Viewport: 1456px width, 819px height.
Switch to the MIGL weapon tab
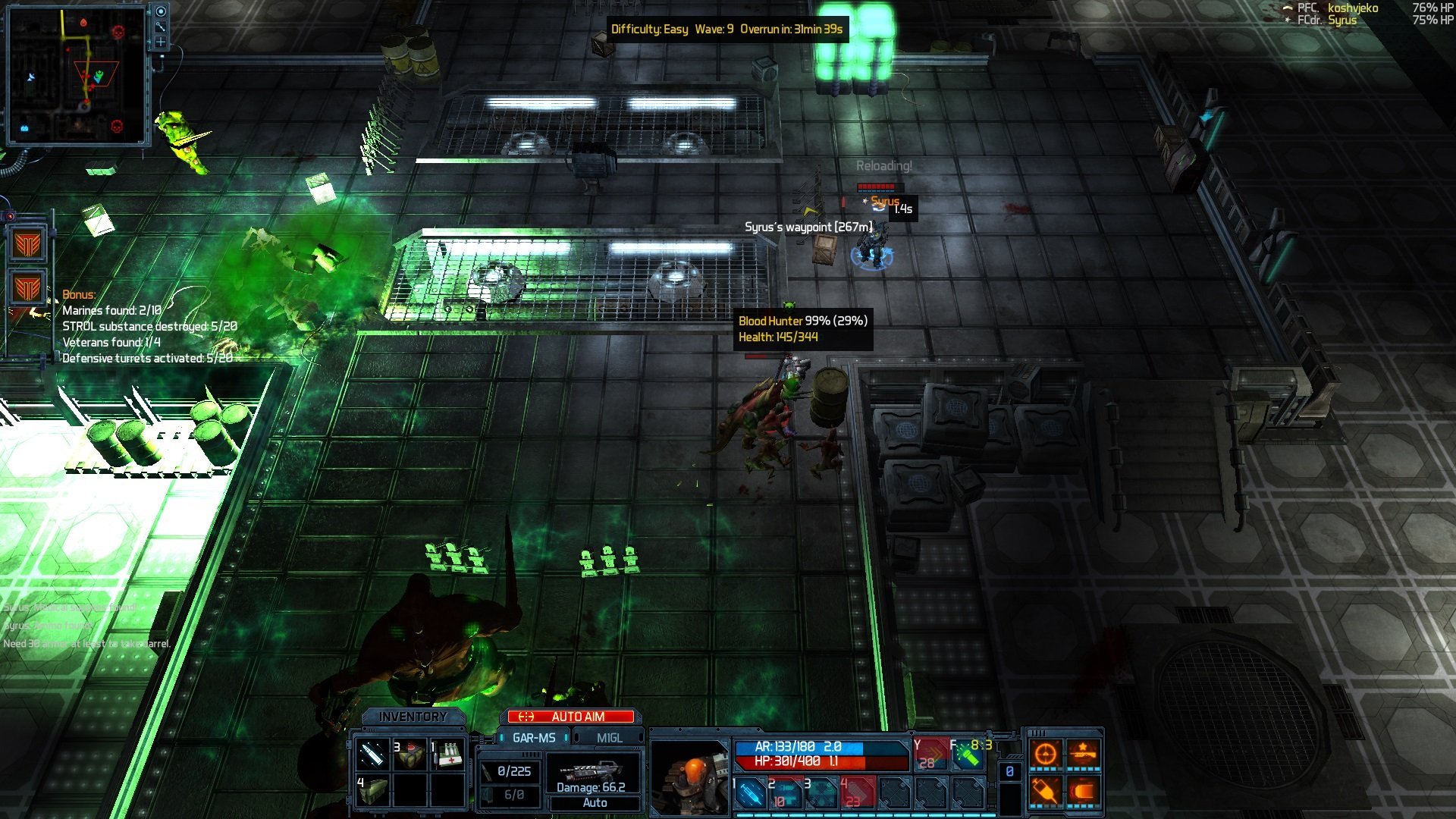(609, 738)
